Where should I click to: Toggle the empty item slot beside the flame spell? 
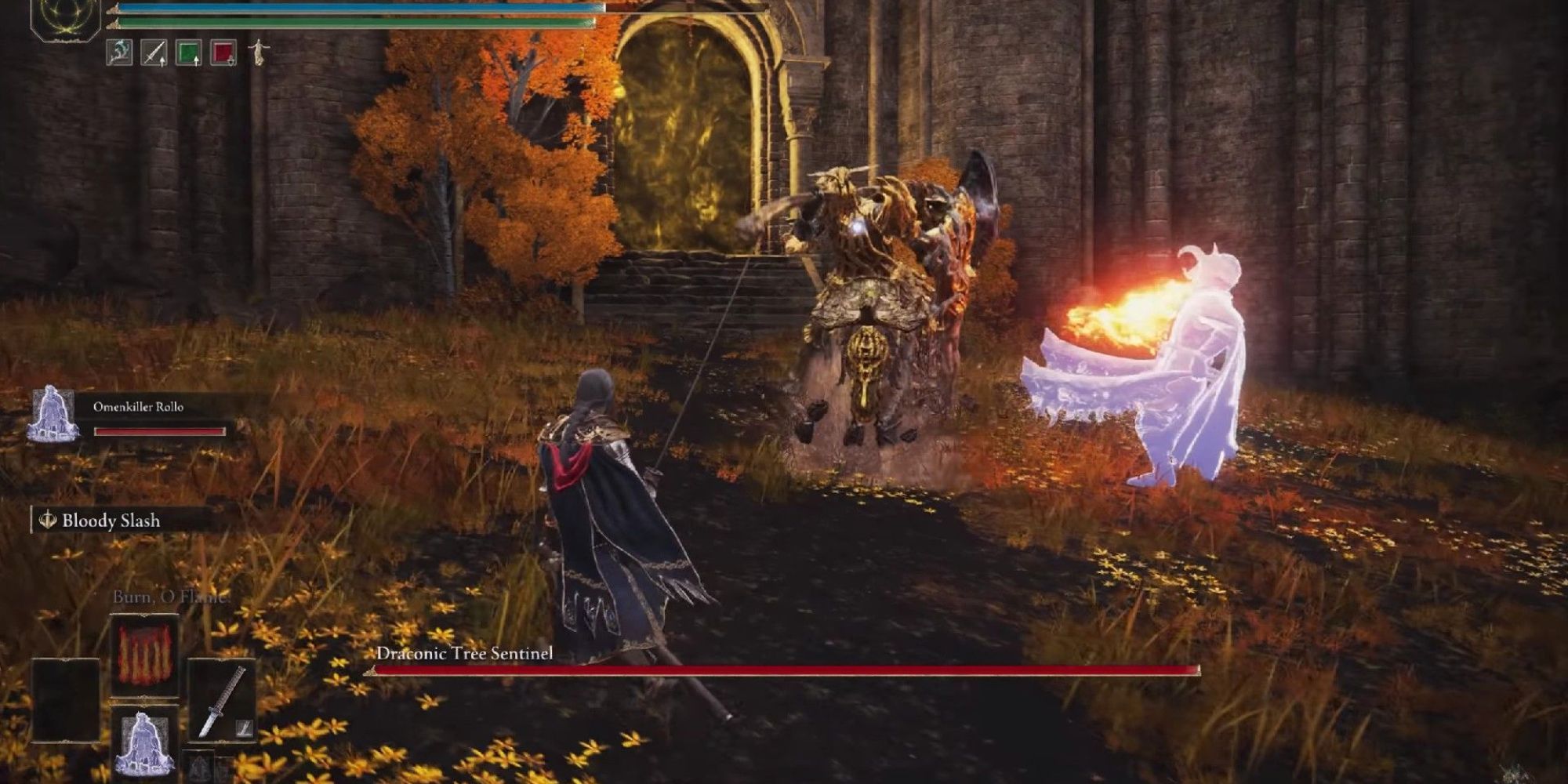[x=65, y=699]
